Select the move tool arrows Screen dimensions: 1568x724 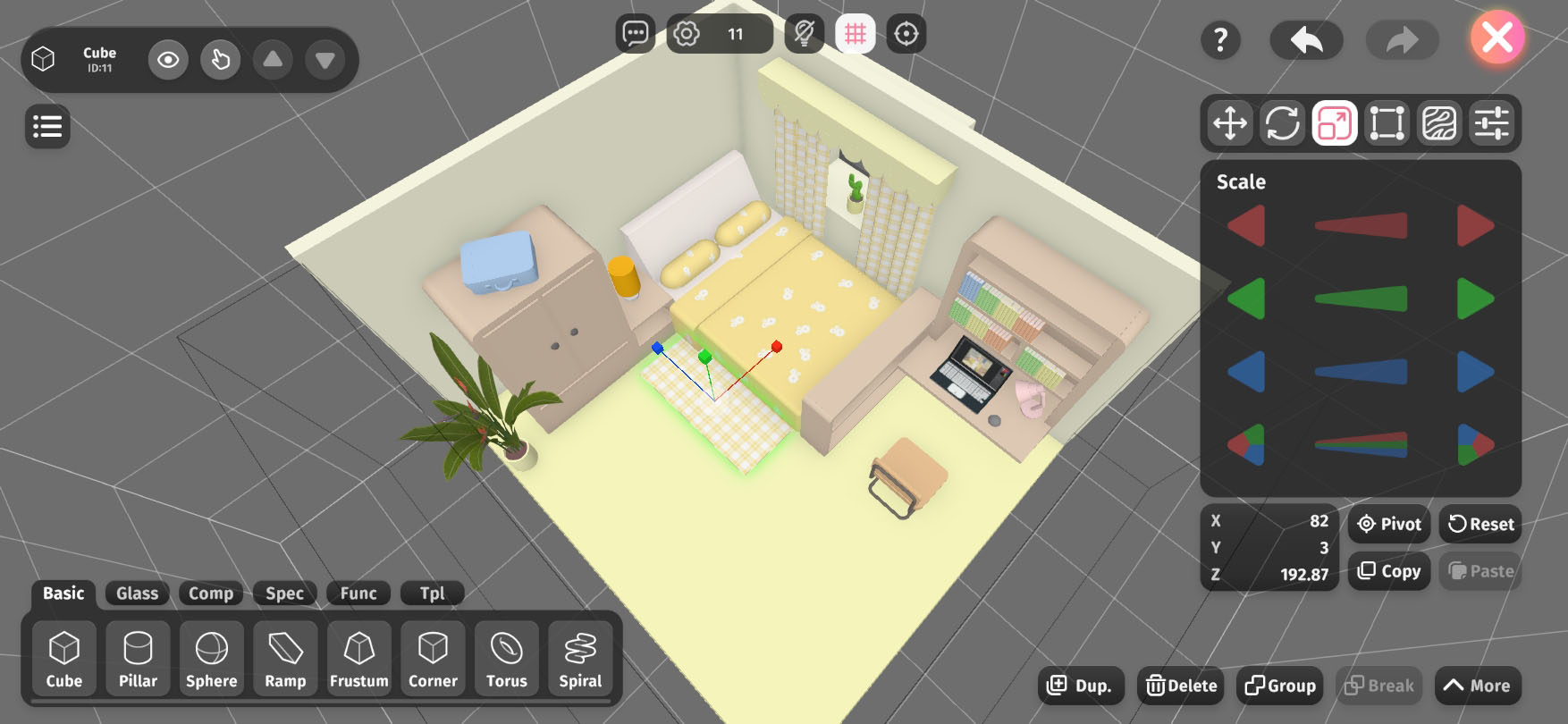click(1230, 123)
